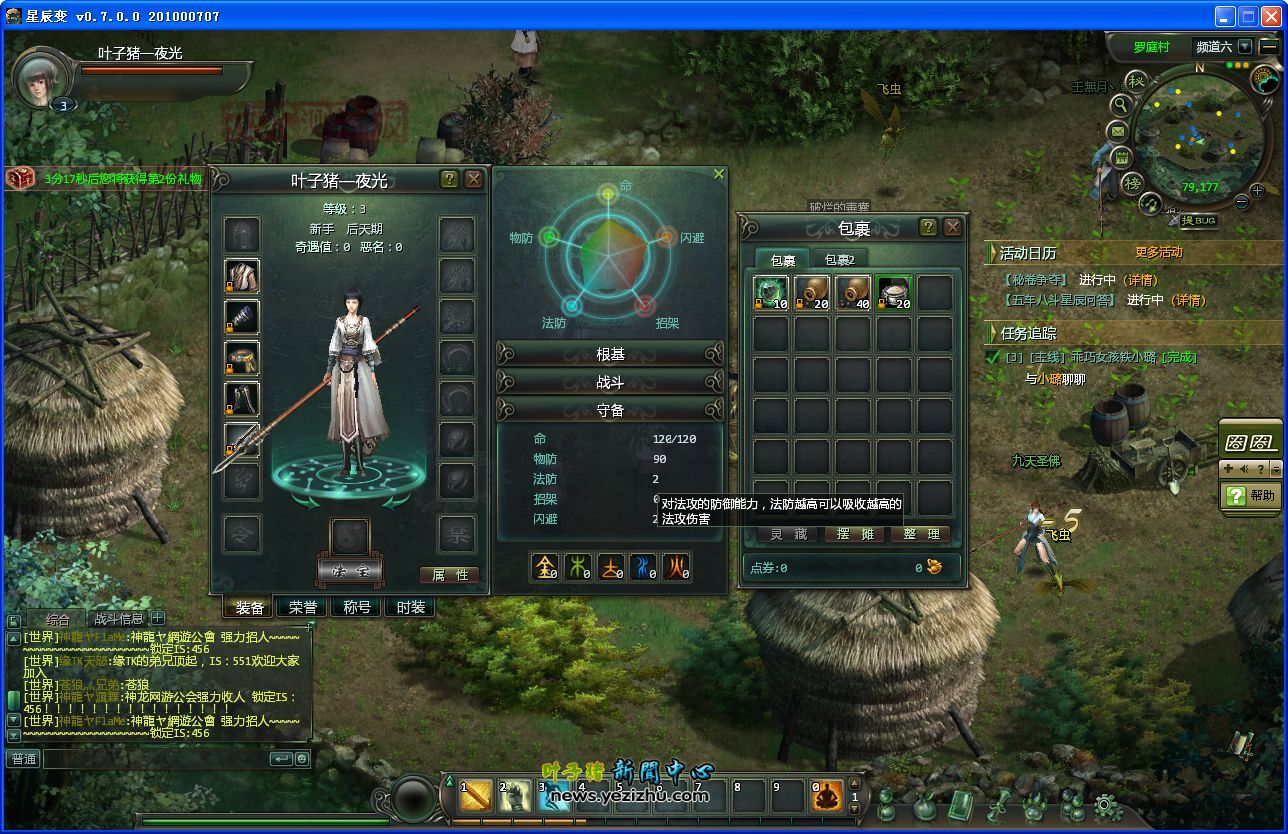Minimize the game window

[1225, 16]
